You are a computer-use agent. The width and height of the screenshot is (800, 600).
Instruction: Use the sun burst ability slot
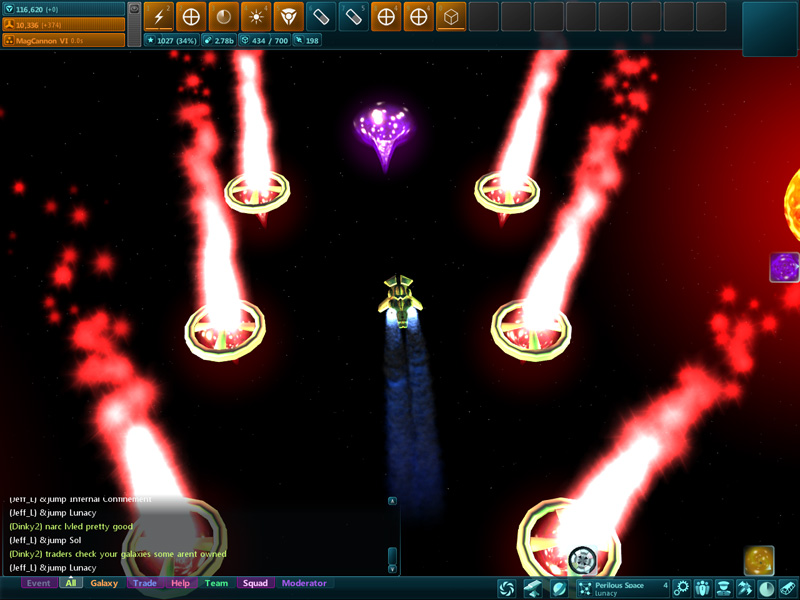click(x=257, y=16)
